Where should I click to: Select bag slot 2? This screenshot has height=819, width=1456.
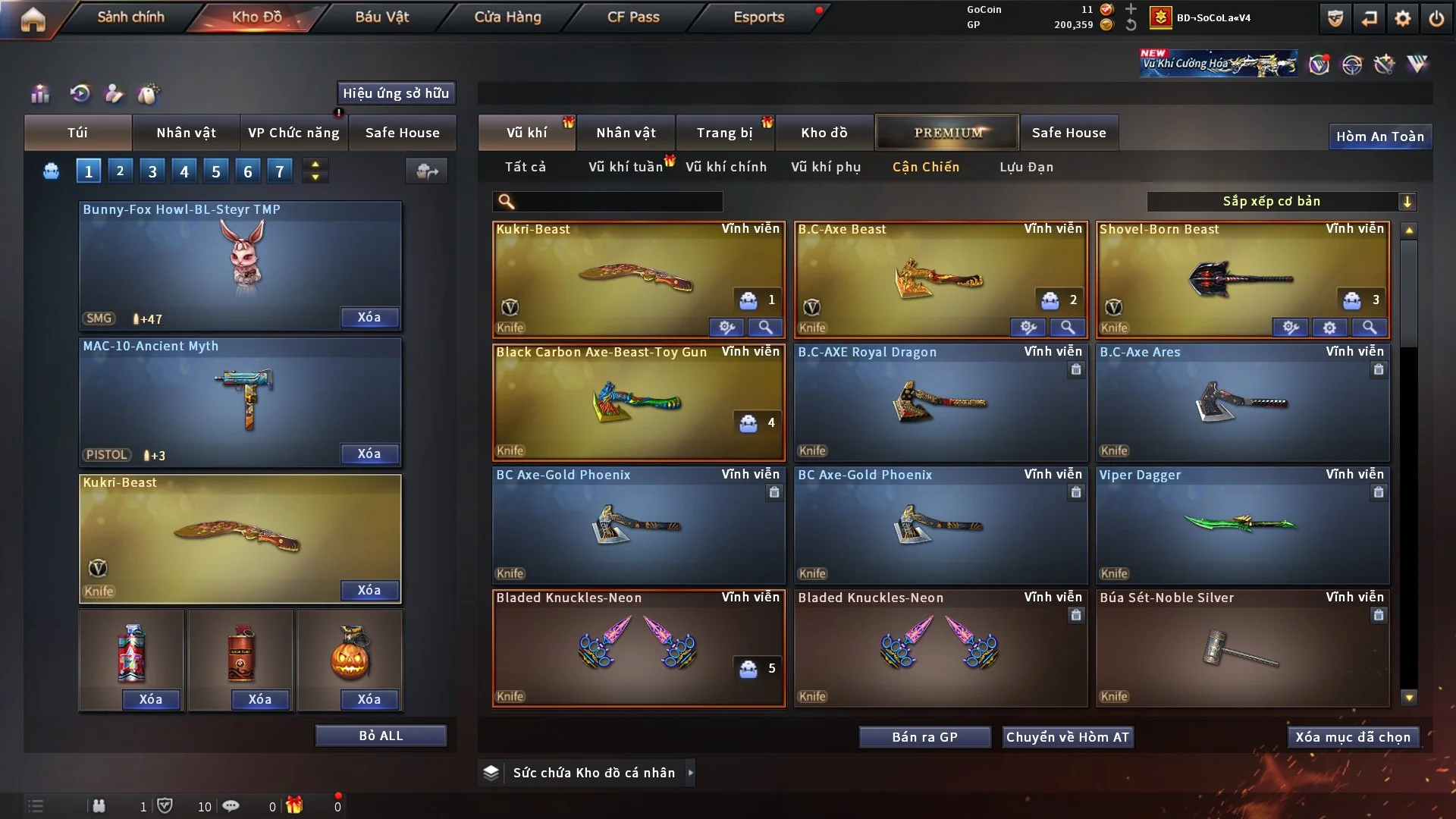pos(120,171)
